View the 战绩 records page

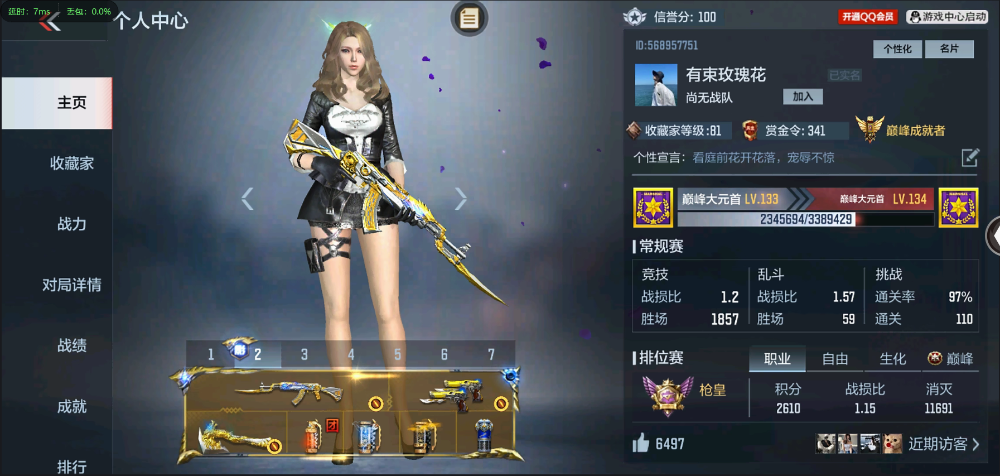pyautogui.click(x=71, y=346)
